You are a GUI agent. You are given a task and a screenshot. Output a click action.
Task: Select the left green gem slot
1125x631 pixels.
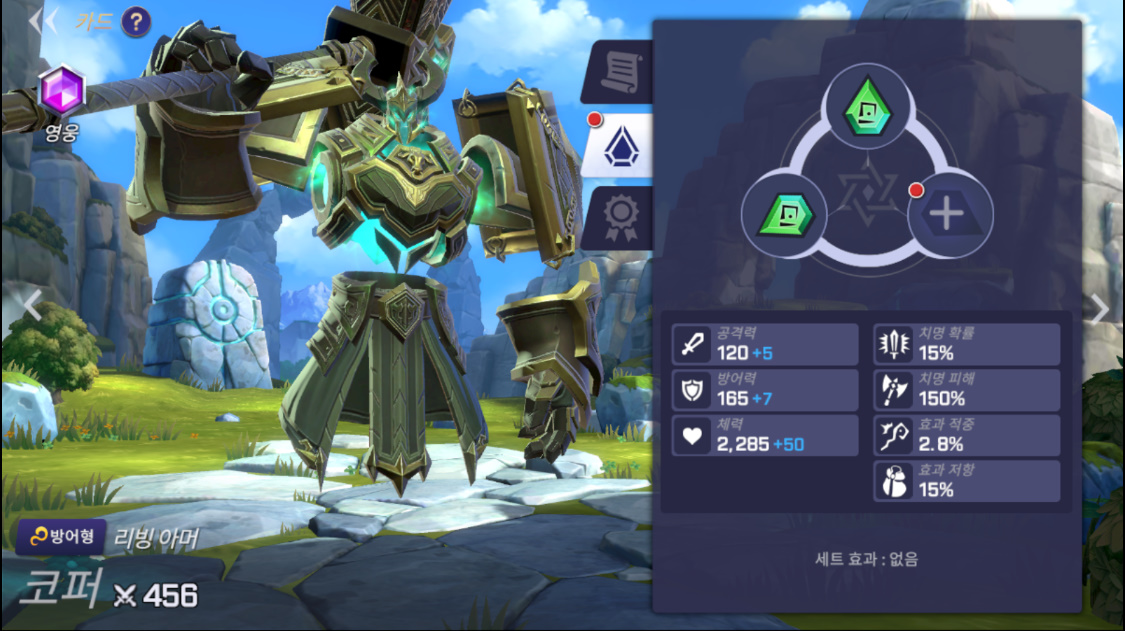pos(784,214)
